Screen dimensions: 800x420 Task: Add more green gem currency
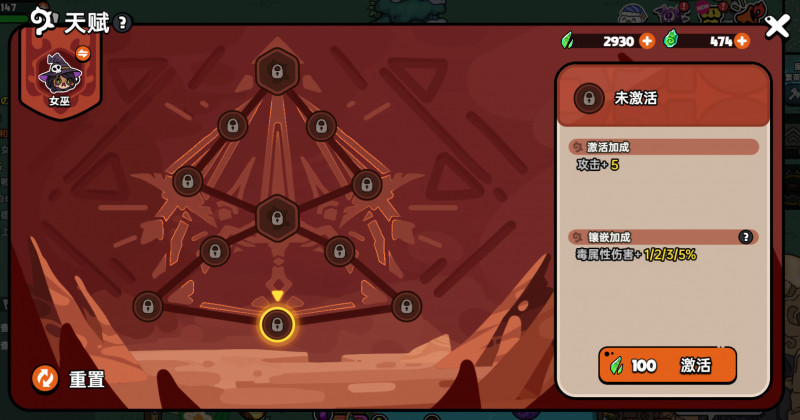(x=742, y=41)
